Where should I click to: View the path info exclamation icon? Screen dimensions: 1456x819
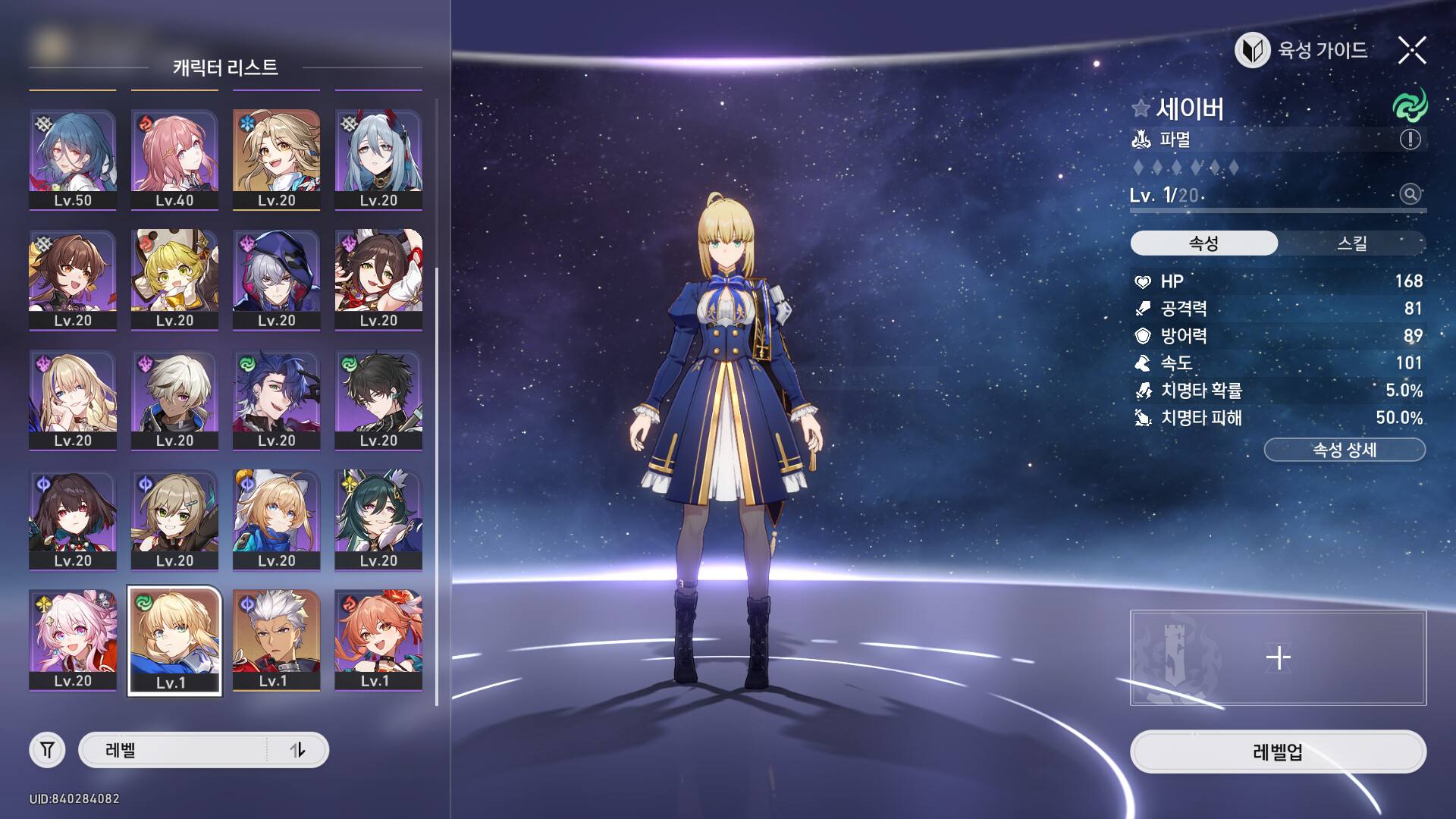pyautogui.click(x=1410, y=140)
